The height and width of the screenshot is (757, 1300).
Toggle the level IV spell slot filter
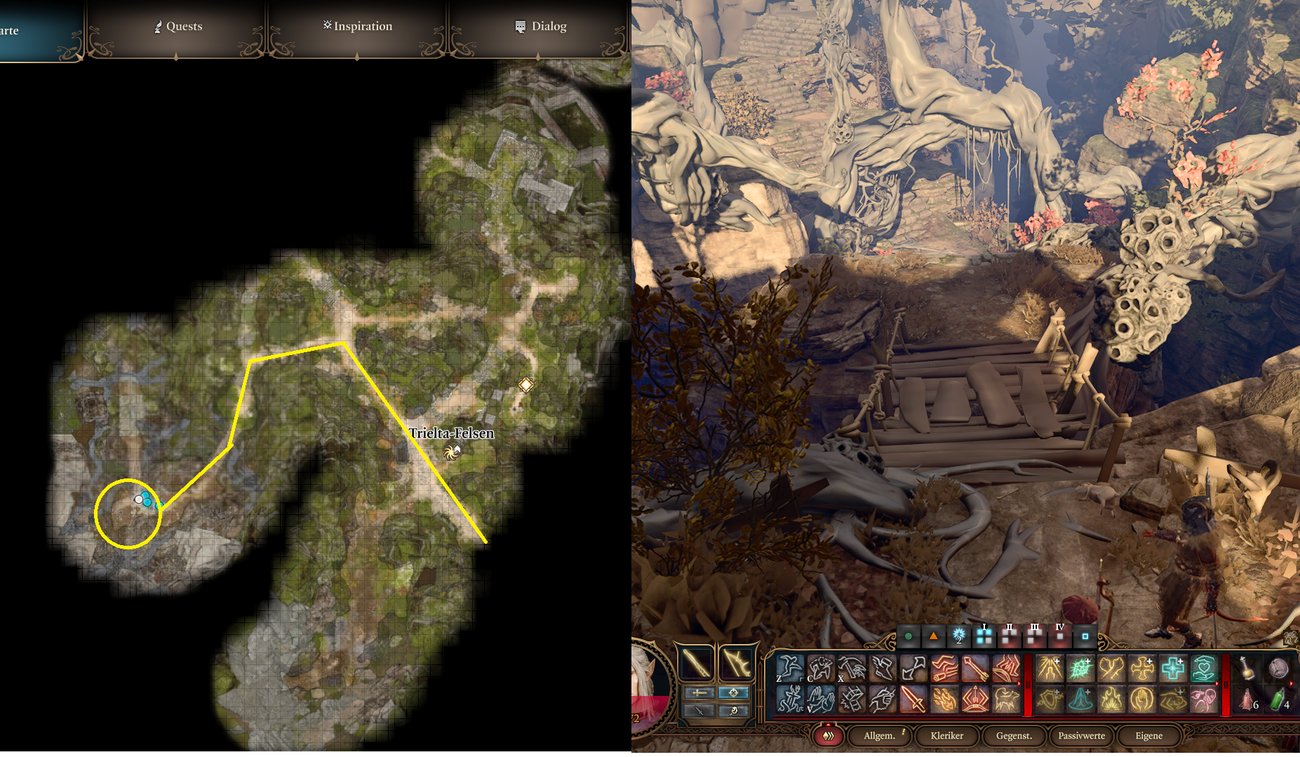point(1059,634)
